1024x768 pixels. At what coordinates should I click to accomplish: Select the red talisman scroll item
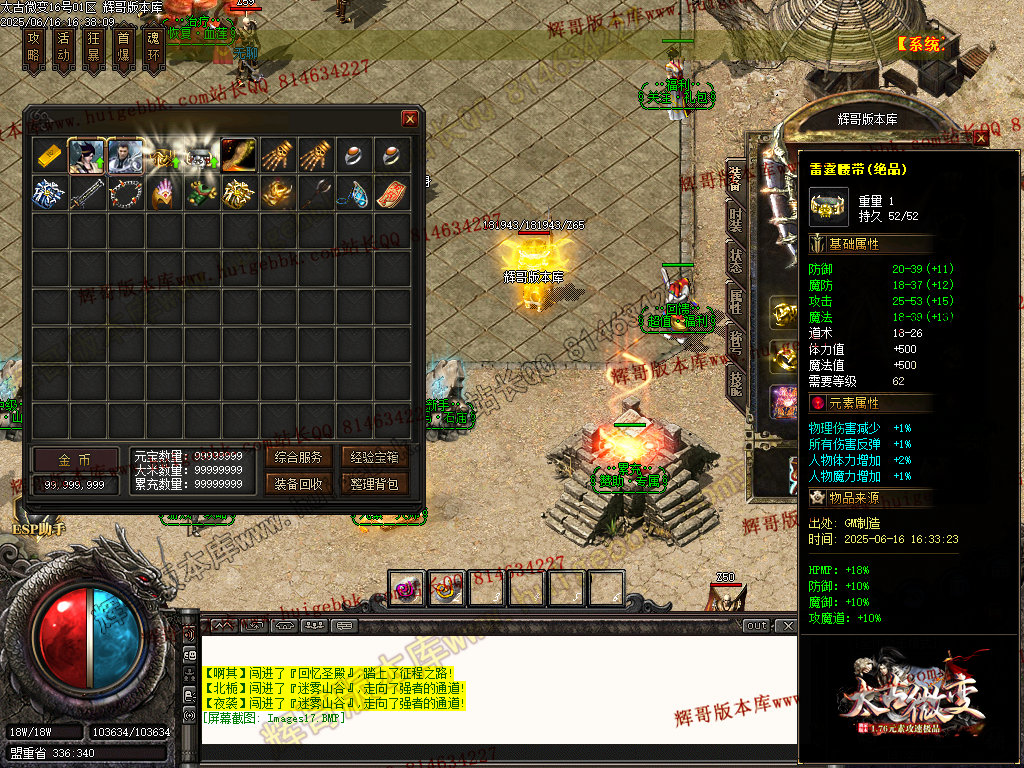pos(392,193)
